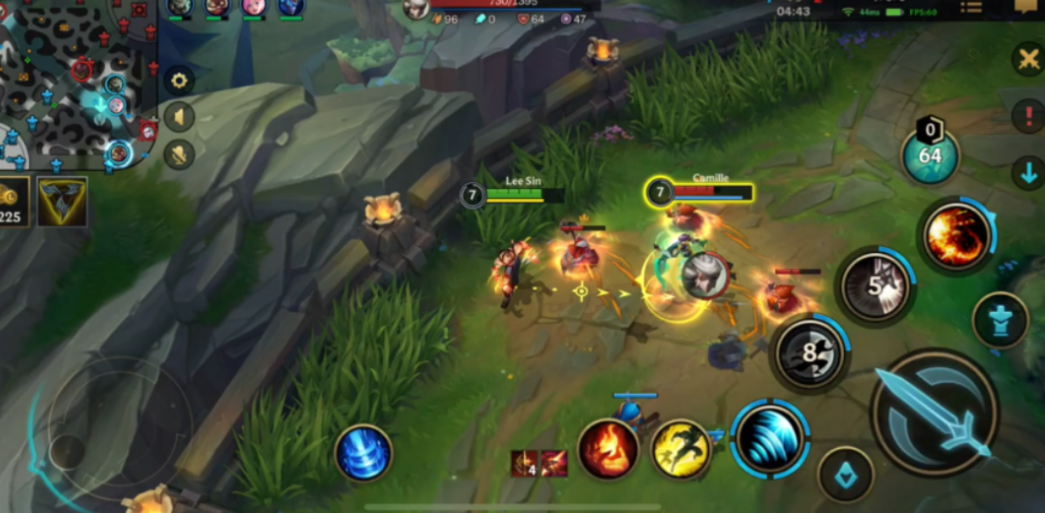Cast the Ignite flame summoner spell

pos(608,449)
